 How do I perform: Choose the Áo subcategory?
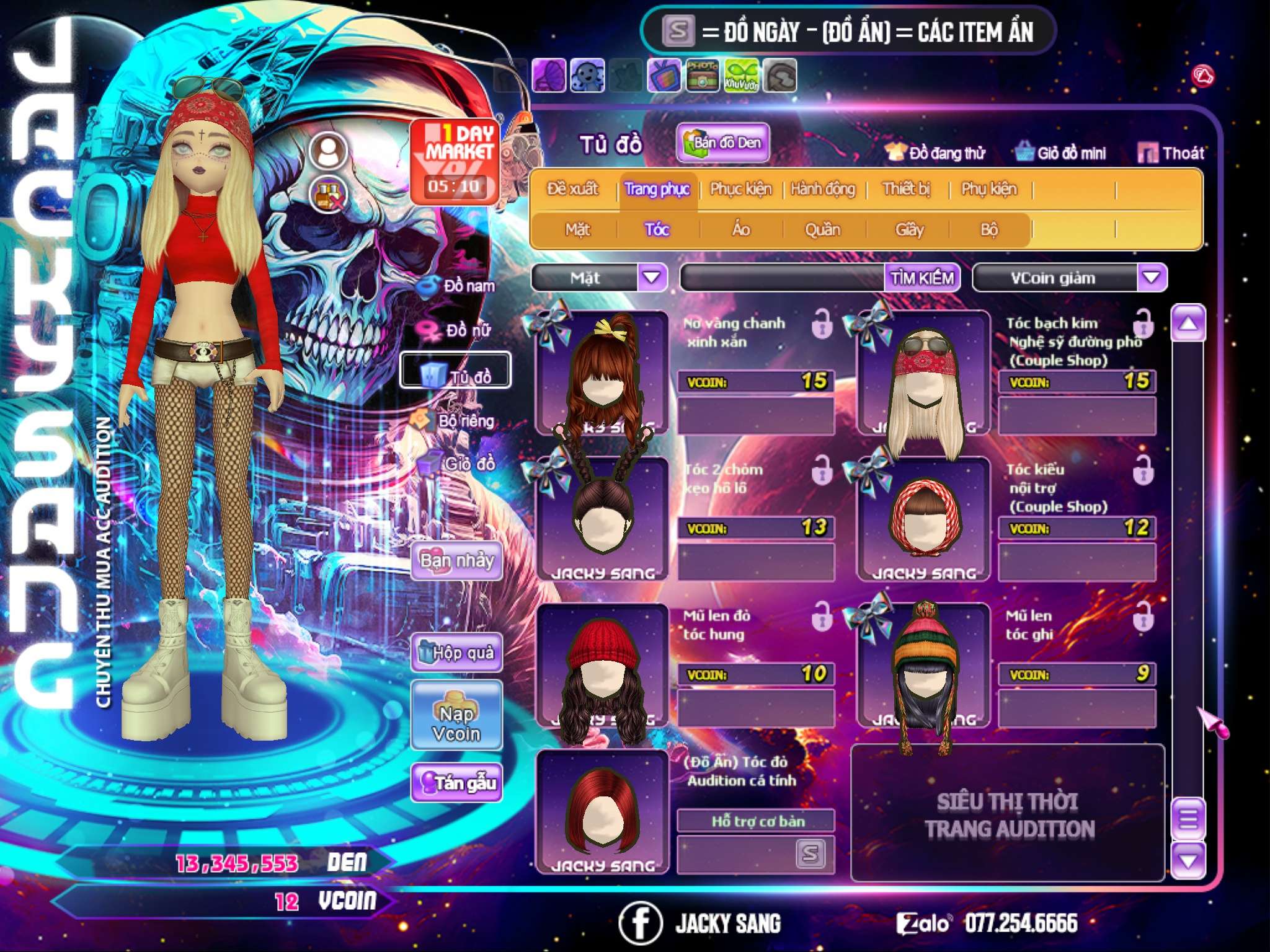740,230
